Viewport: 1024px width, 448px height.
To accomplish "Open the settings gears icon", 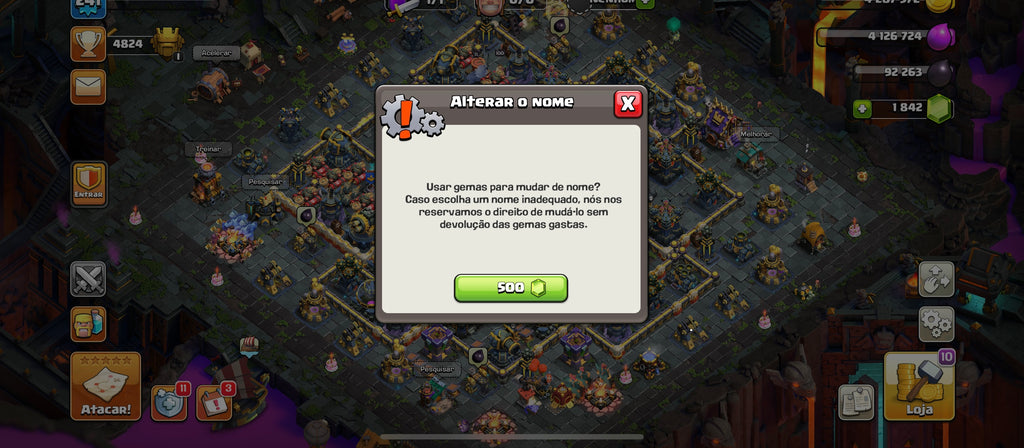I will tap(936, 324).
